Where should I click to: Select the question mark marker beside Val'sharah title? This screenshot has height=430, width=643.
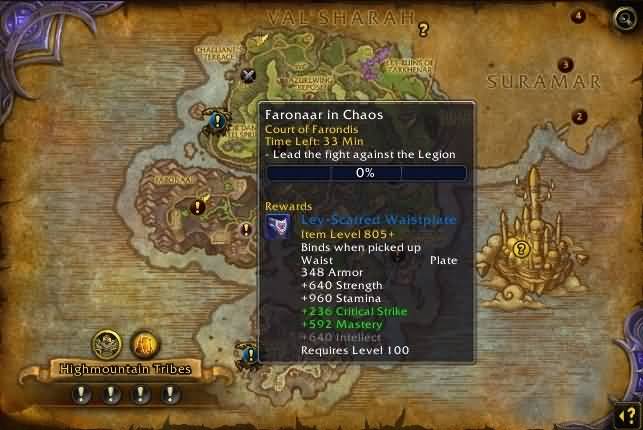(424, 30)
